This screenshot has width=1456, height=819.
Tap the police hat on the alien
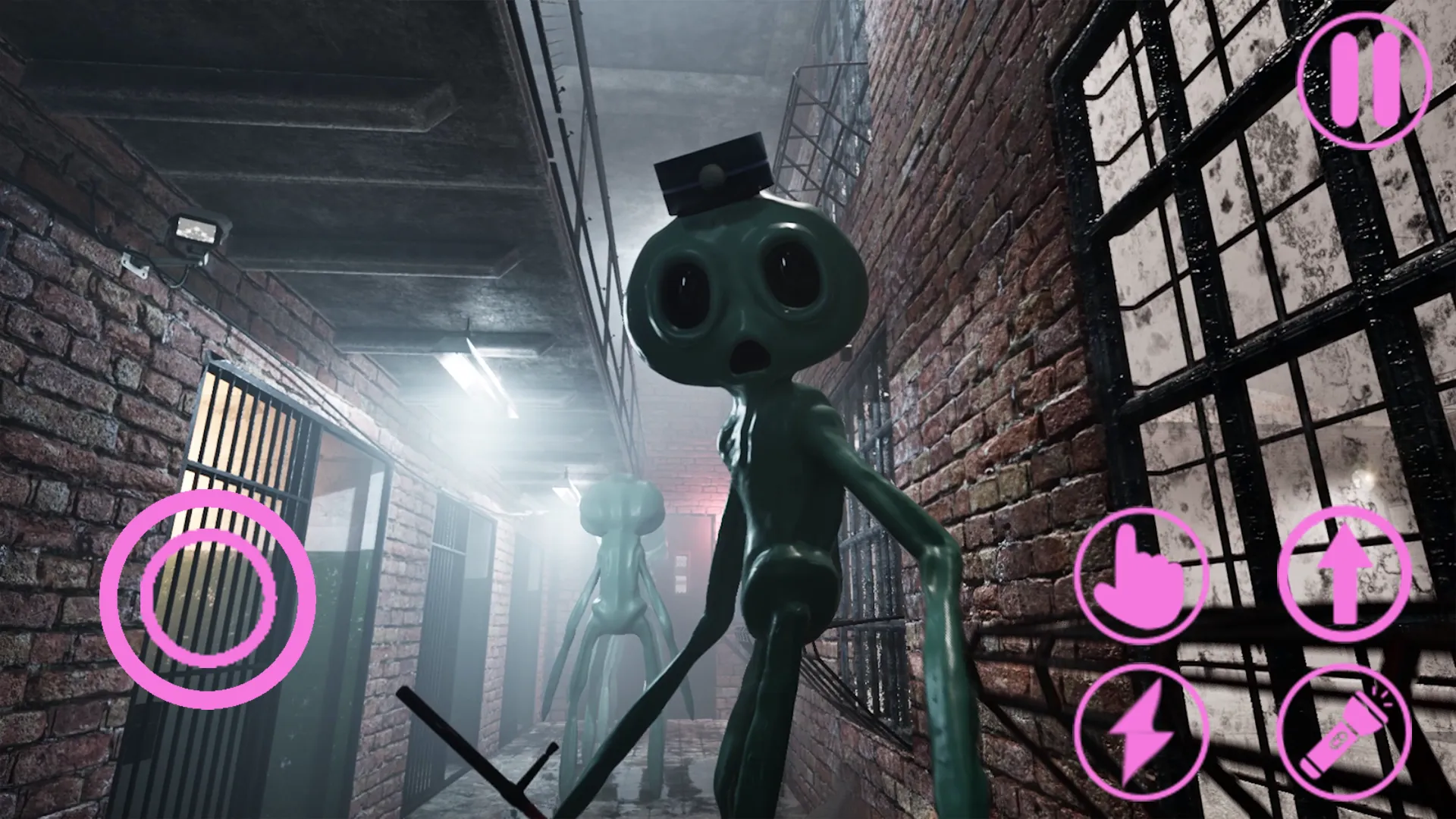pyautogui.click(x=713, y=171)
